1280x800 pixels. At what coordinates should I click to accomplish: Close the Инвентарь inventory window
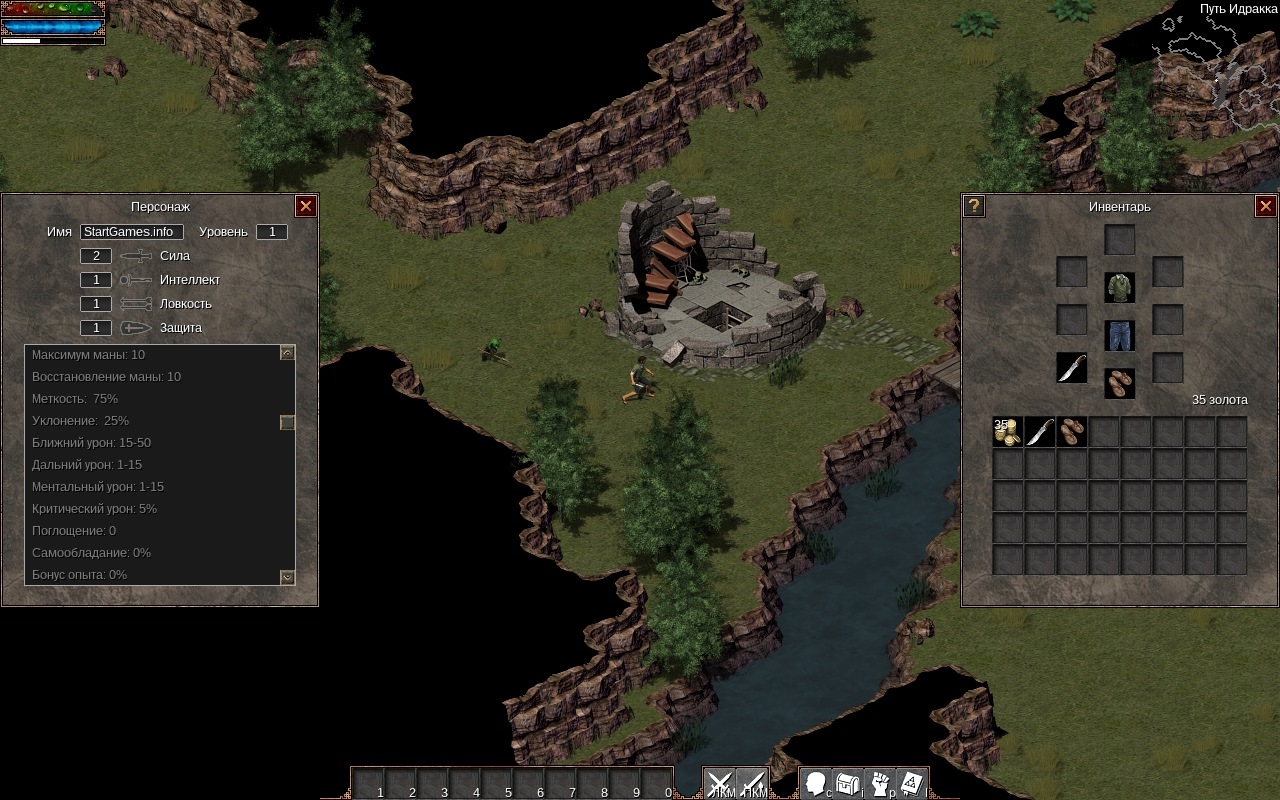click(1265, 206)
